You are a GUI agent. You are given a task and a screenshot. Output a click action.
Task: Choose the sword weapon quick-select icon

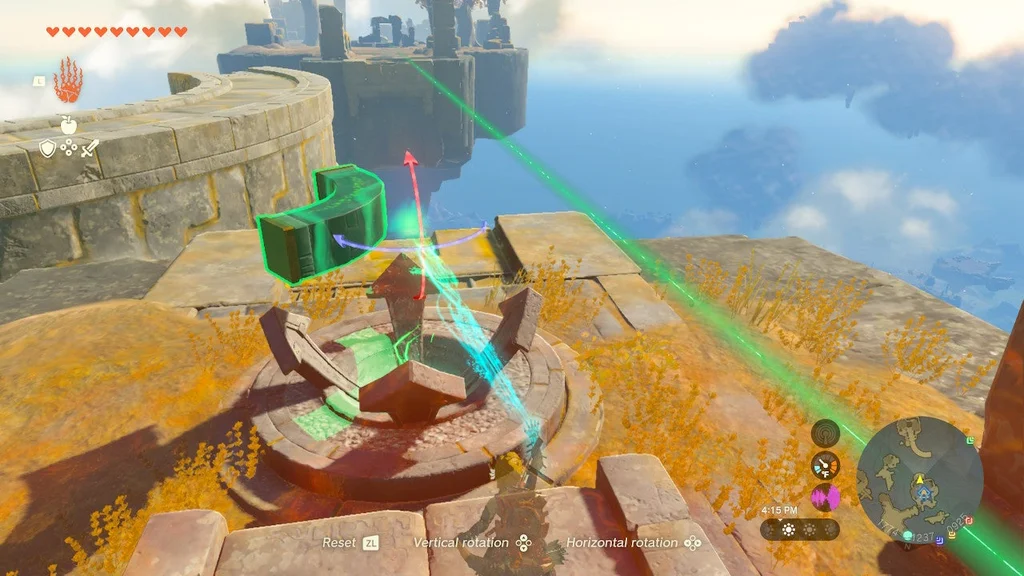[89, 148]
